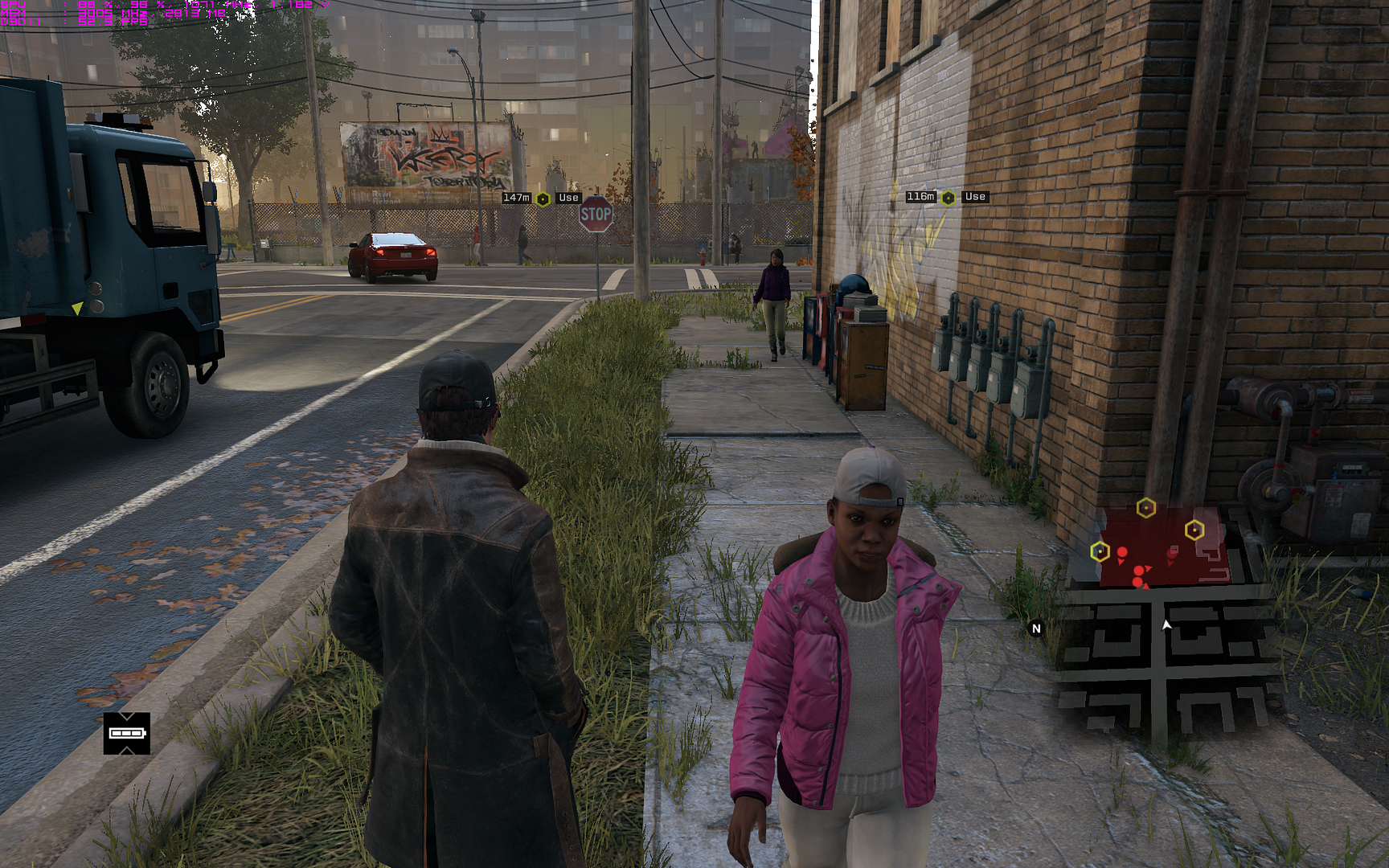Viewport: 1389px width, 868px height.
Task: Click the down chevron below the battery meter
Action: coord(126,750)
